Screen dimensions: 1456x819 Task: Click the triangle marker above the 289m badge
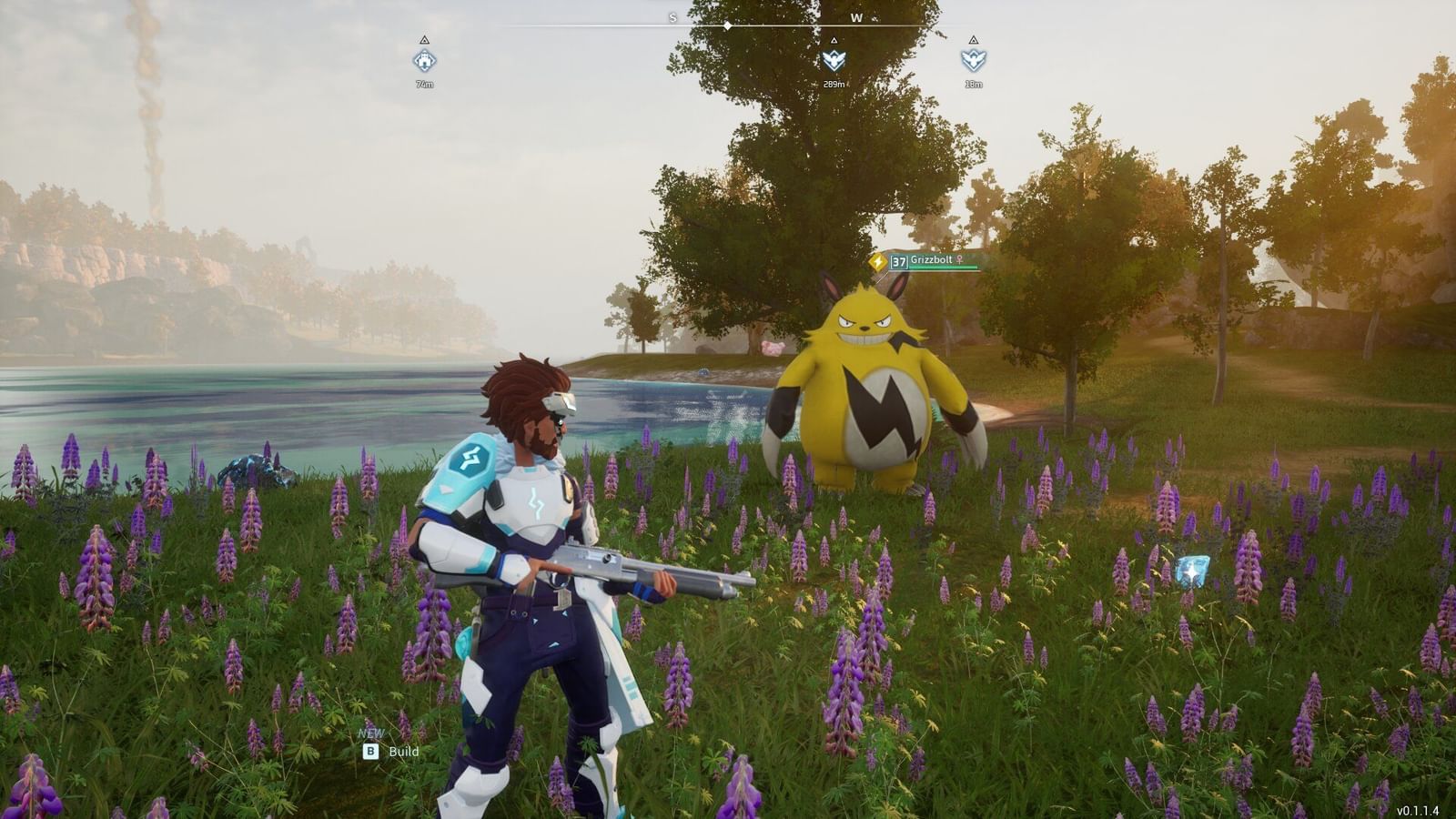[834, 40]
